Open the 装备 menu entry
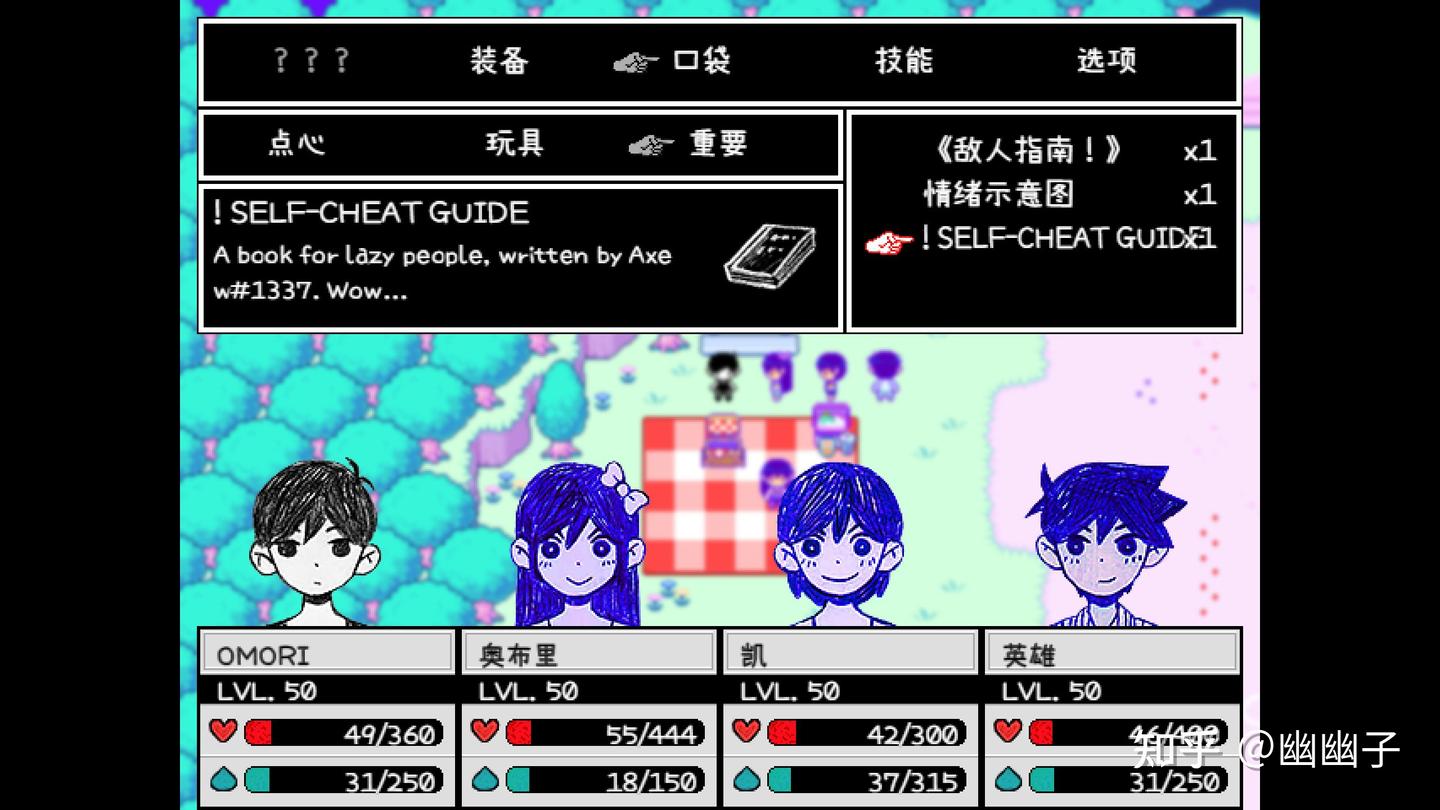1440x810 pixels. pyautogui.click(x=499, y=60)
